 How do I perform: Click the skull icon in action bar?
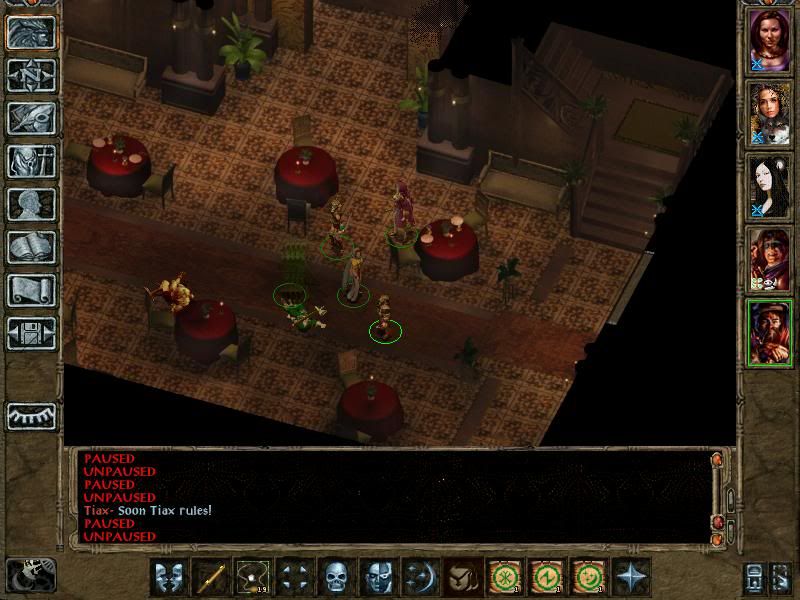pos(334,577)
